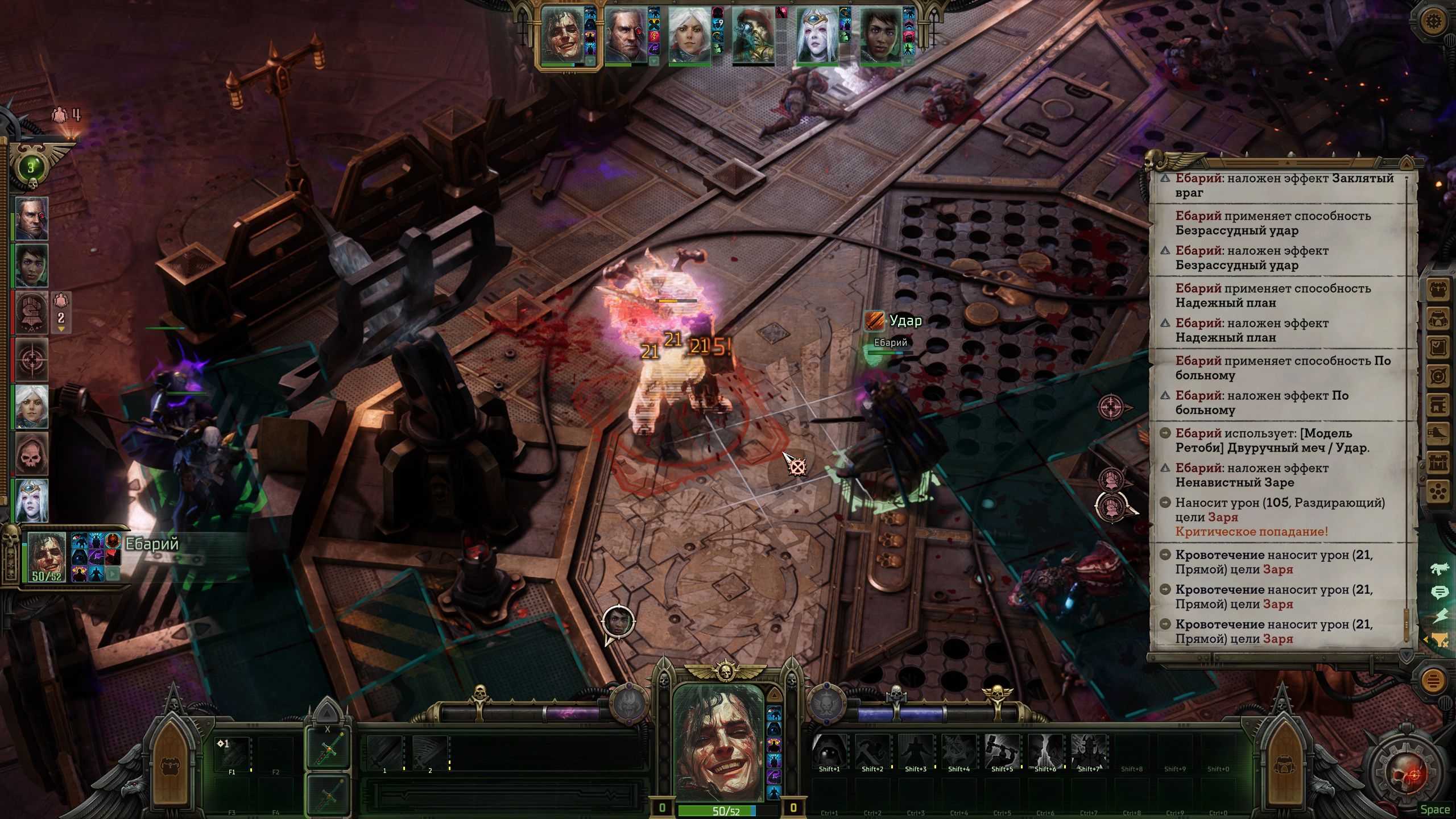The height and width of the screenshot is (819, 1456).
Task: Use the hooded figure ability on Shift+1
Action: click(x=829, y=752)
